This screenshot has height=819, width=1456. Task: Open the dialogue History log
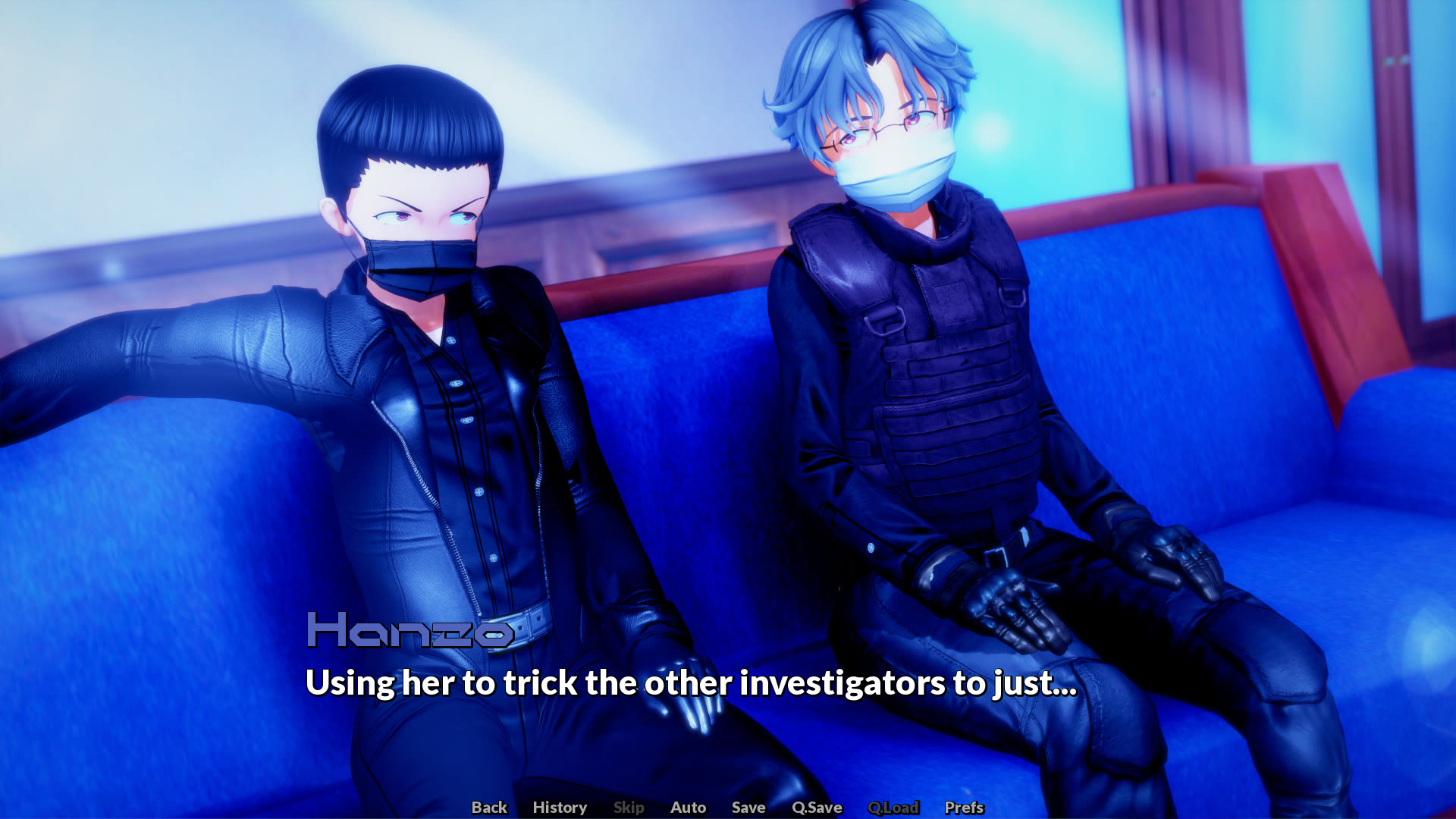[x=560, y=808]
